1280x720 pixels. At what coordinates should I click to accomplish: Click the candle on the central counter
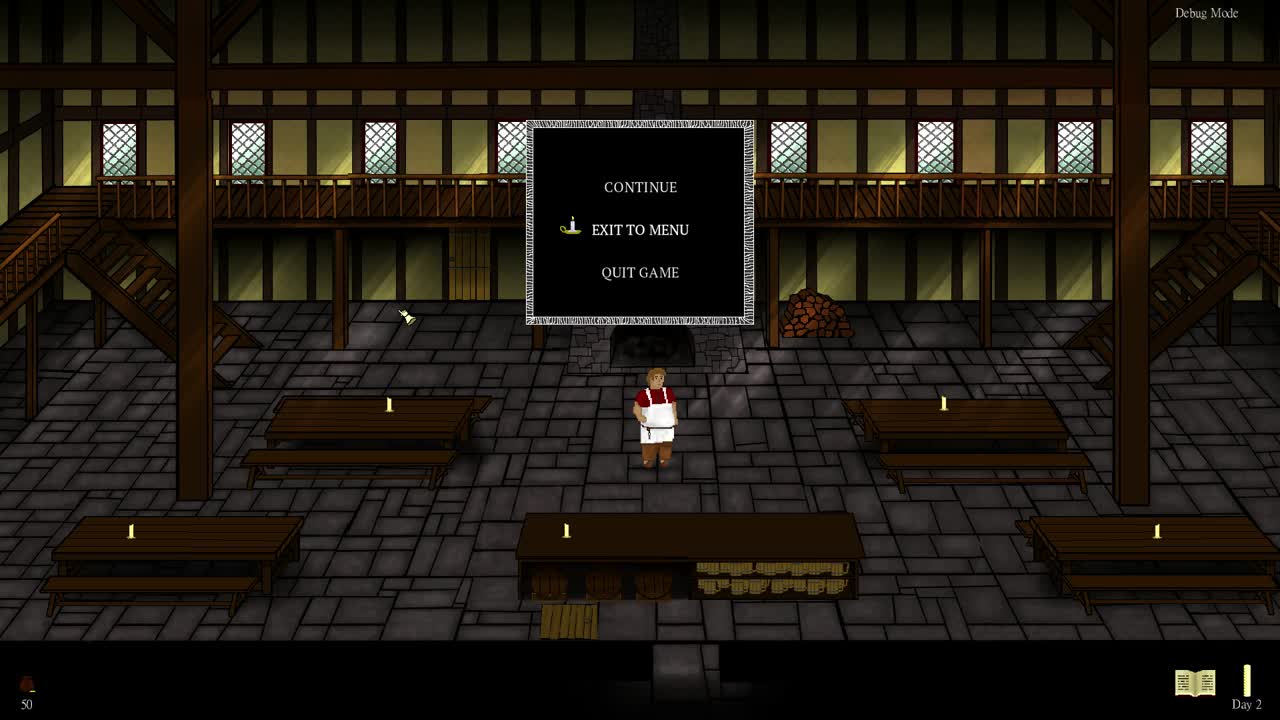[567, 530]
